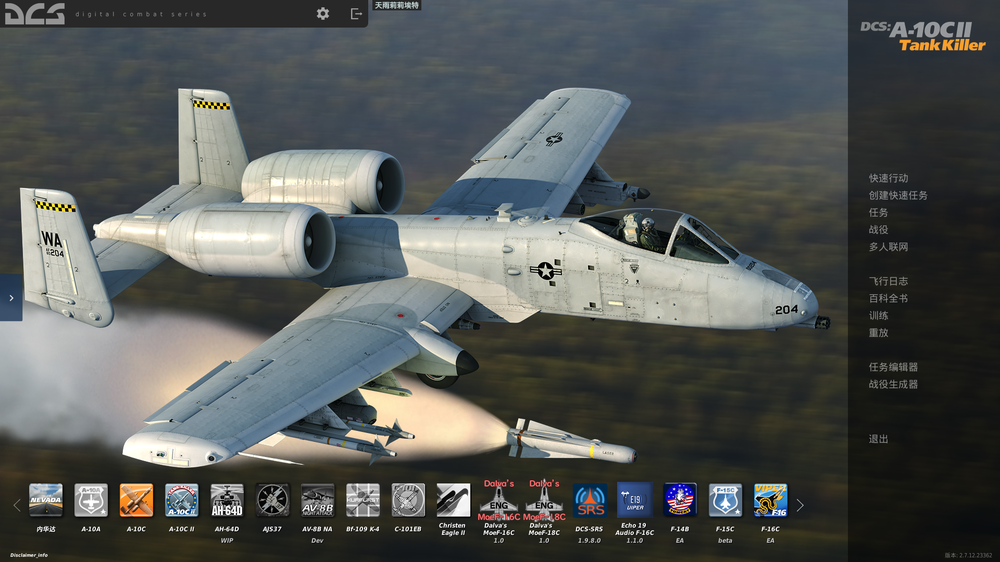Show next modules with right arrow
The width and height of the screenshot is (1000, 562).
800,505
